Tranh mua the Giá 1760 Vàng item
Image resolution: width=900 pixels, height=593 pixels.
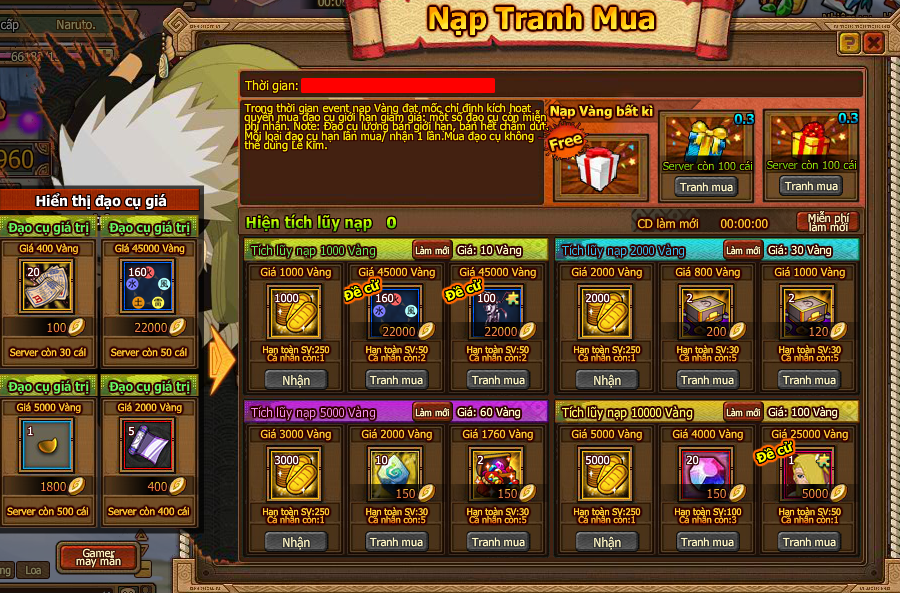click(x=498, y=542)
